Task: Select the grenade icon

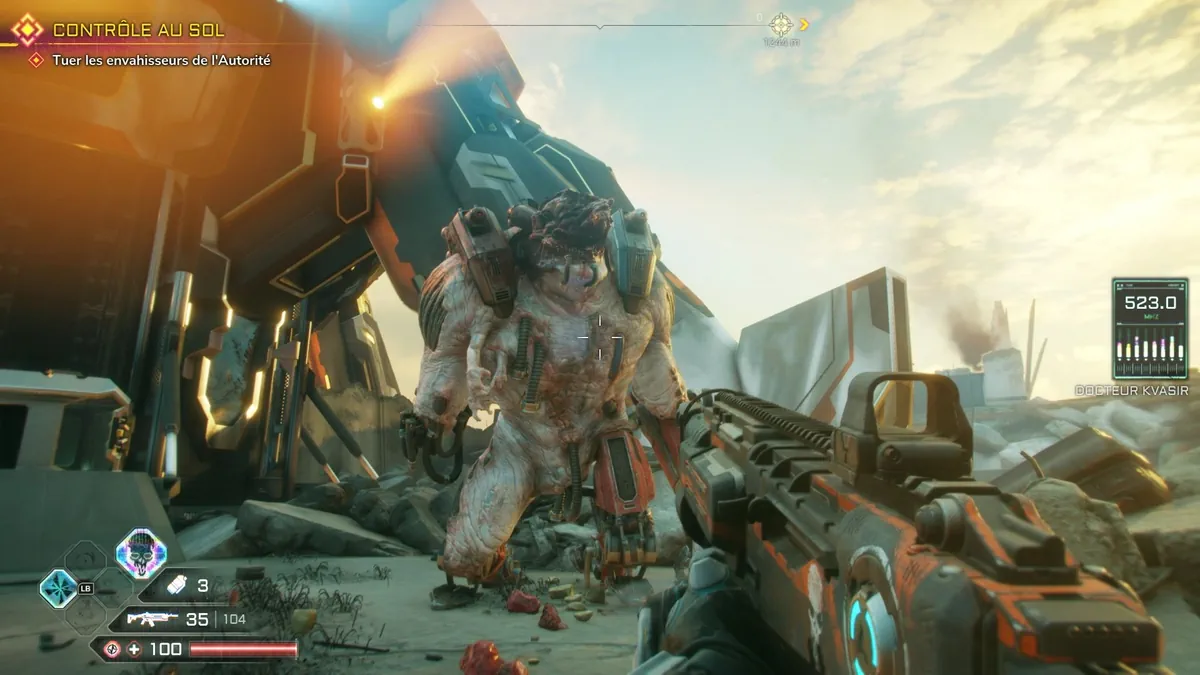Action: pos(176,586)
